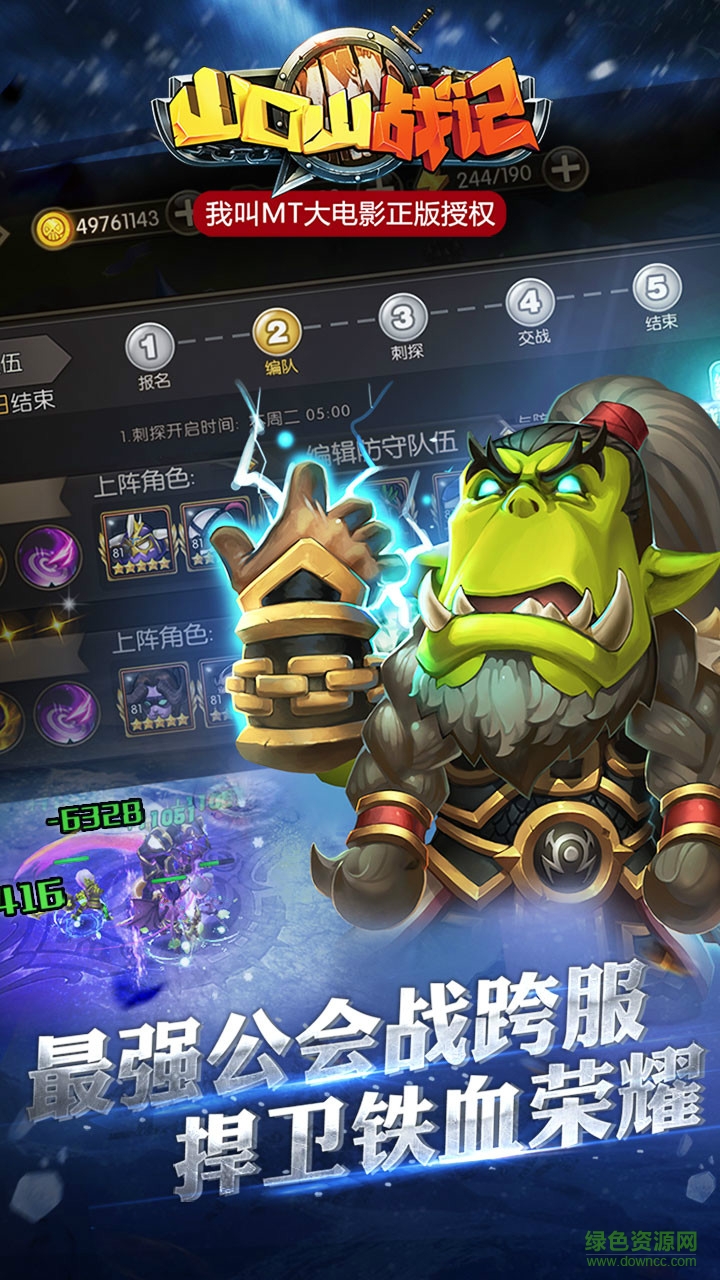
Task: Add gold with the plus beside 49761143
Action: pos(183,212)
